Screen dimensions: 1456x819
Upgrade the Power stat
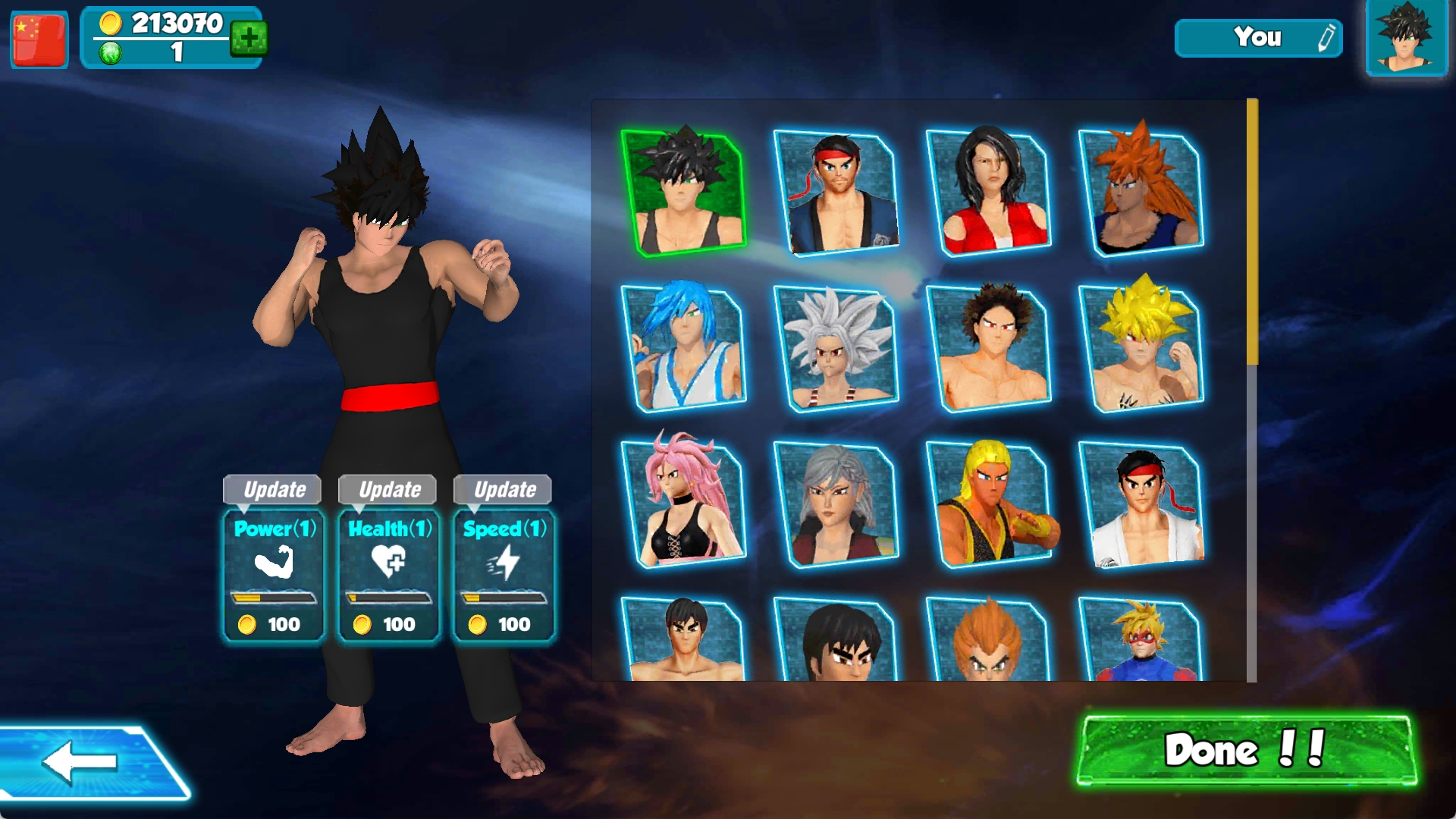point(273,489)
